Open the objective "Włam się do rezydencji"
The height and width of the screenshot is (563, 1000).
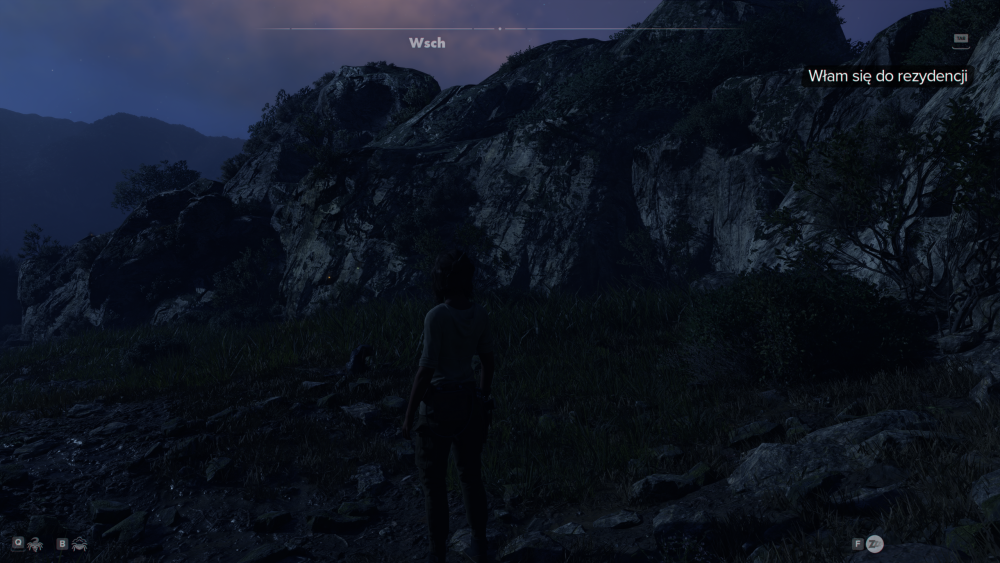point(886,77)
